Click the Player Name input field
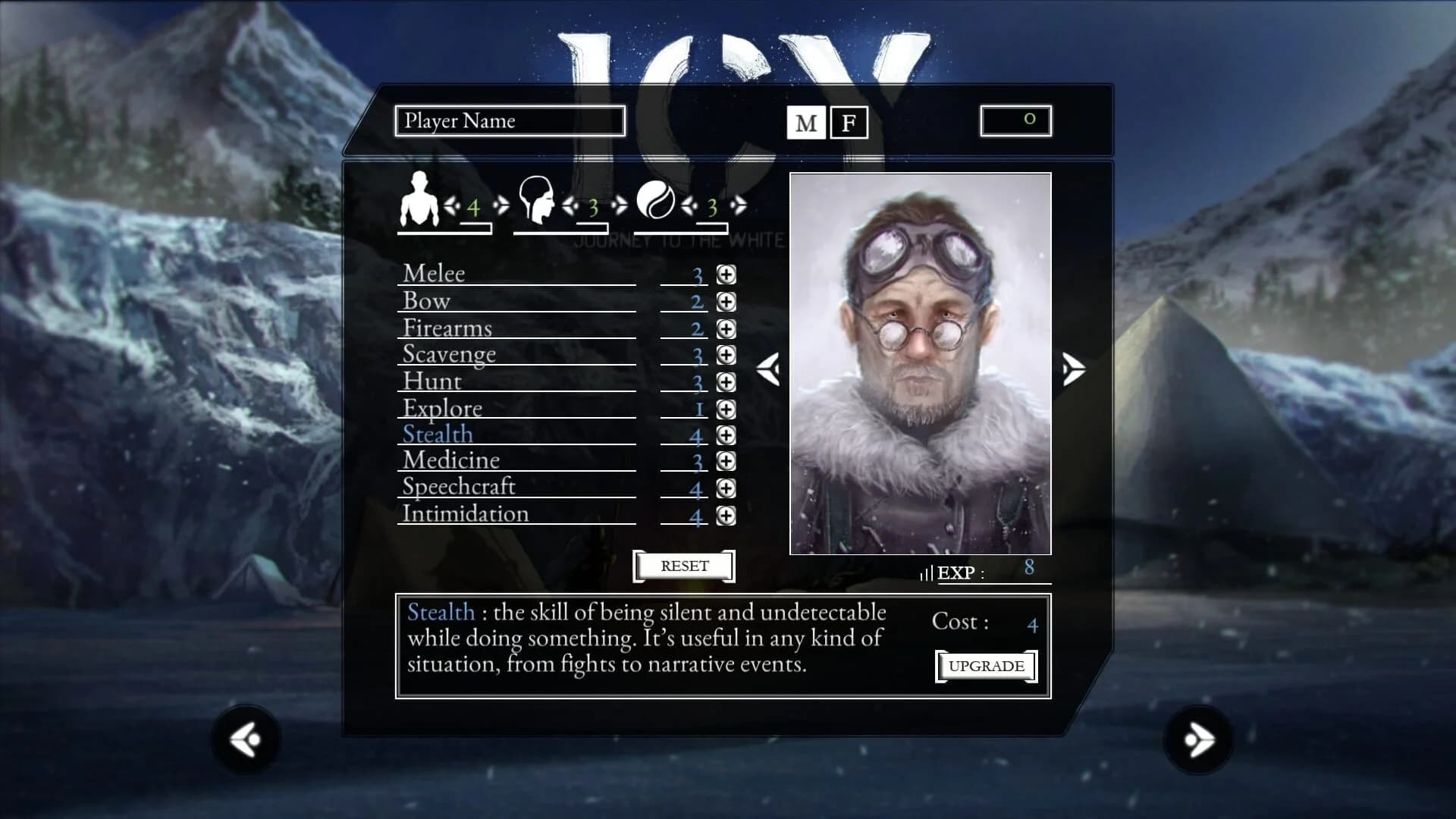The image size is (1456, 819). [510, 121]
